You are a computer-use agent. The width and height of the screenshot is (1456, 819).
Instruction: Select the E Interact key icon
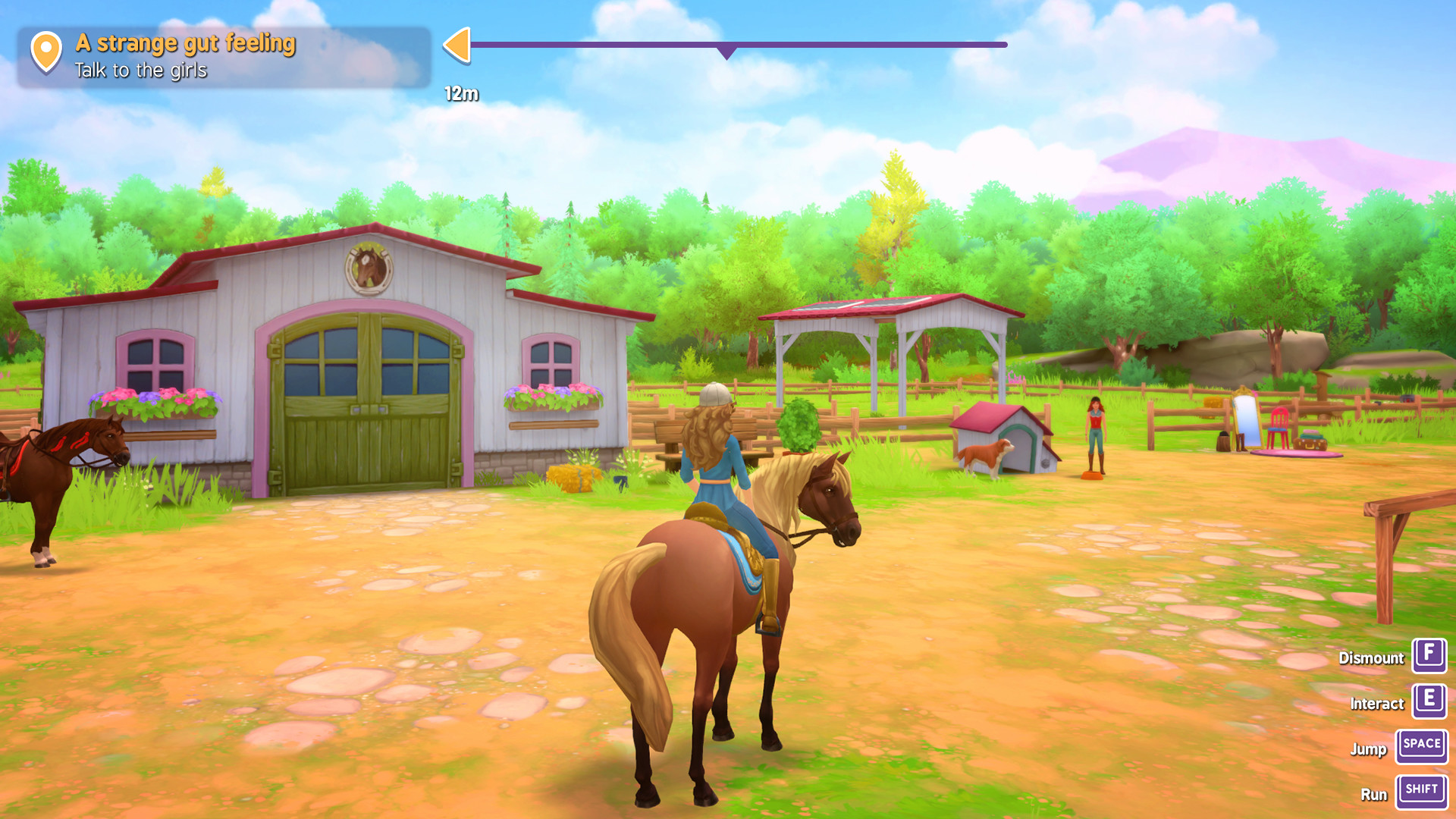[x=1429, y=701]
